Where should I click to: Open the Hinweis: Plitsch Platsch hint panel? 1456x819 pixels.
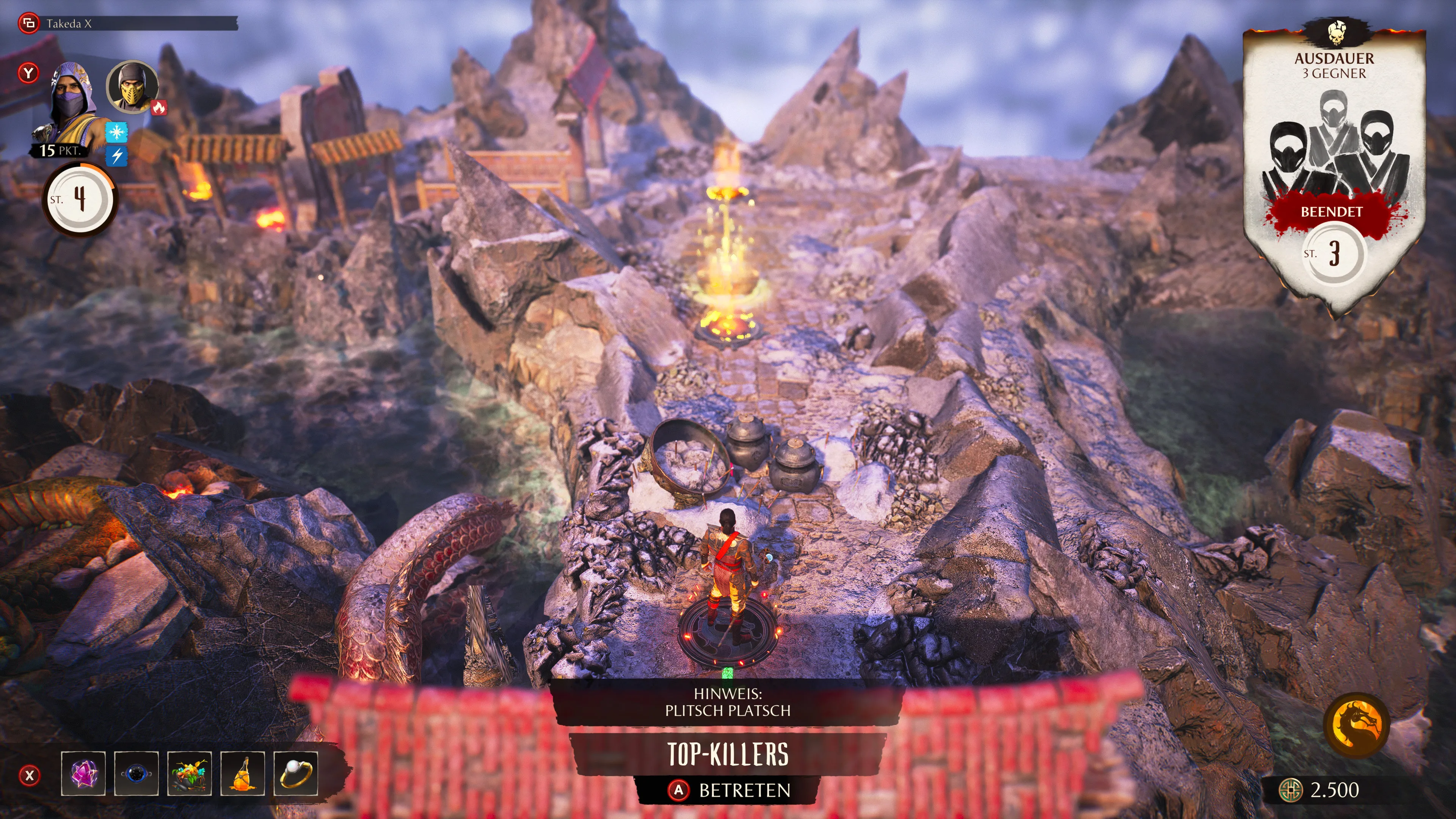pyautogui.click(x=728, y=702)
